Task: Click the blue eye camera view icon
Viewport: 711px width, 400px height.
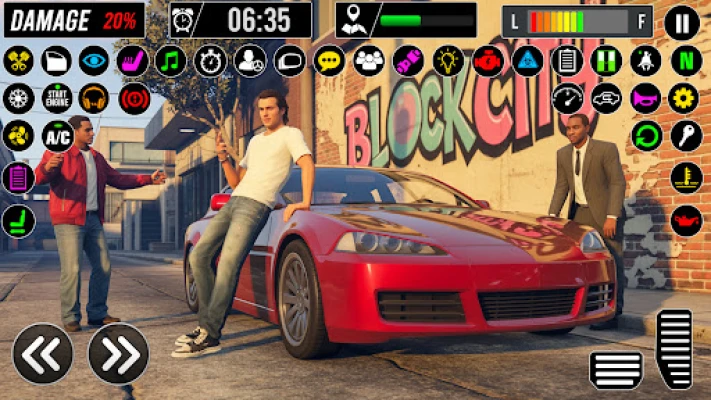Action: point(94,60)
